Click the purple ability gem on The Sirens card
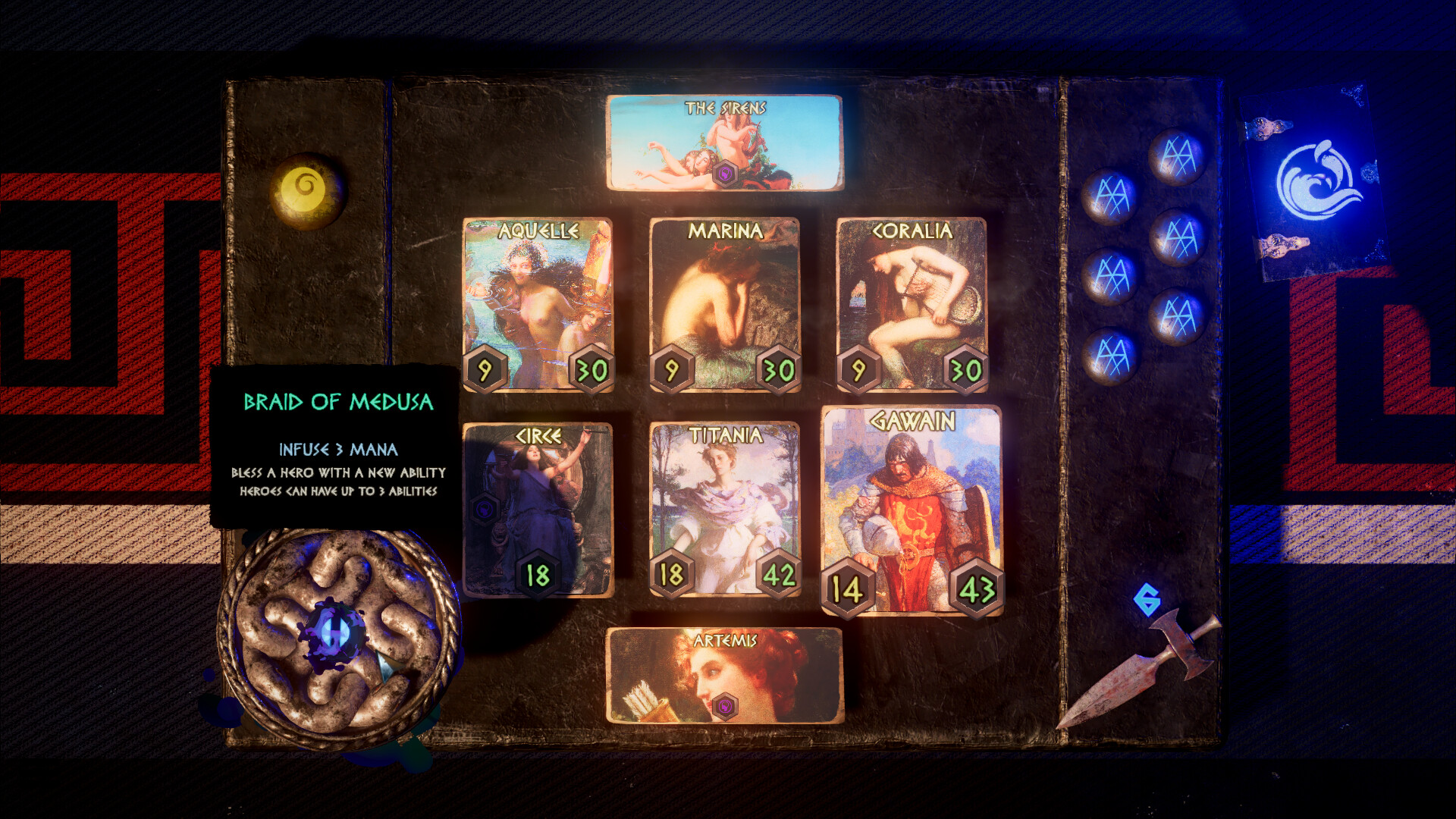The width and height of the screenshot is (1456, 819). (x=726, y=174)
